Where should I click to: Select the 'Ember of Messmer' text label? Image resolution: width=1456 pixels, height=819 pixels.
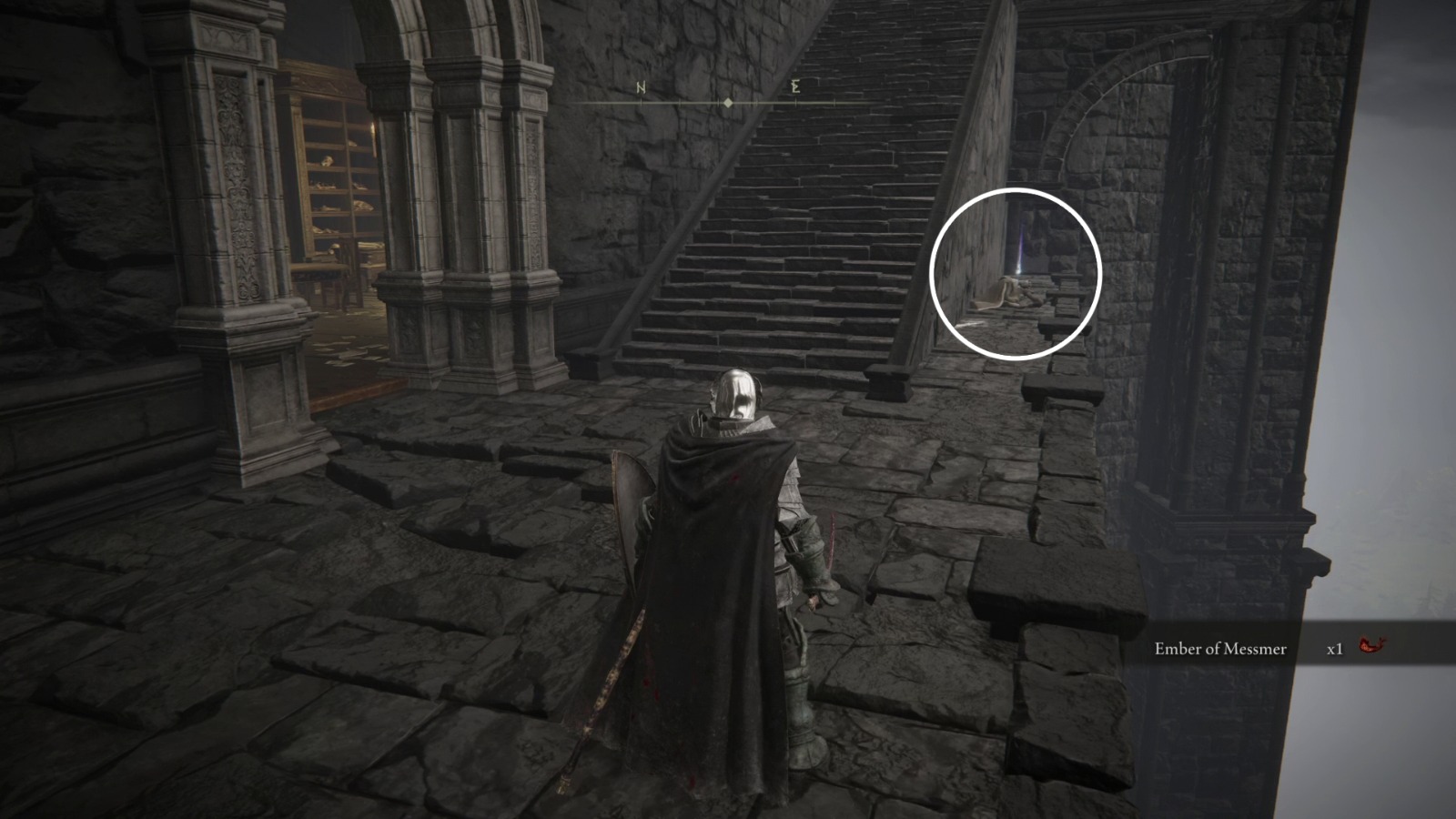coord(1219,649)
